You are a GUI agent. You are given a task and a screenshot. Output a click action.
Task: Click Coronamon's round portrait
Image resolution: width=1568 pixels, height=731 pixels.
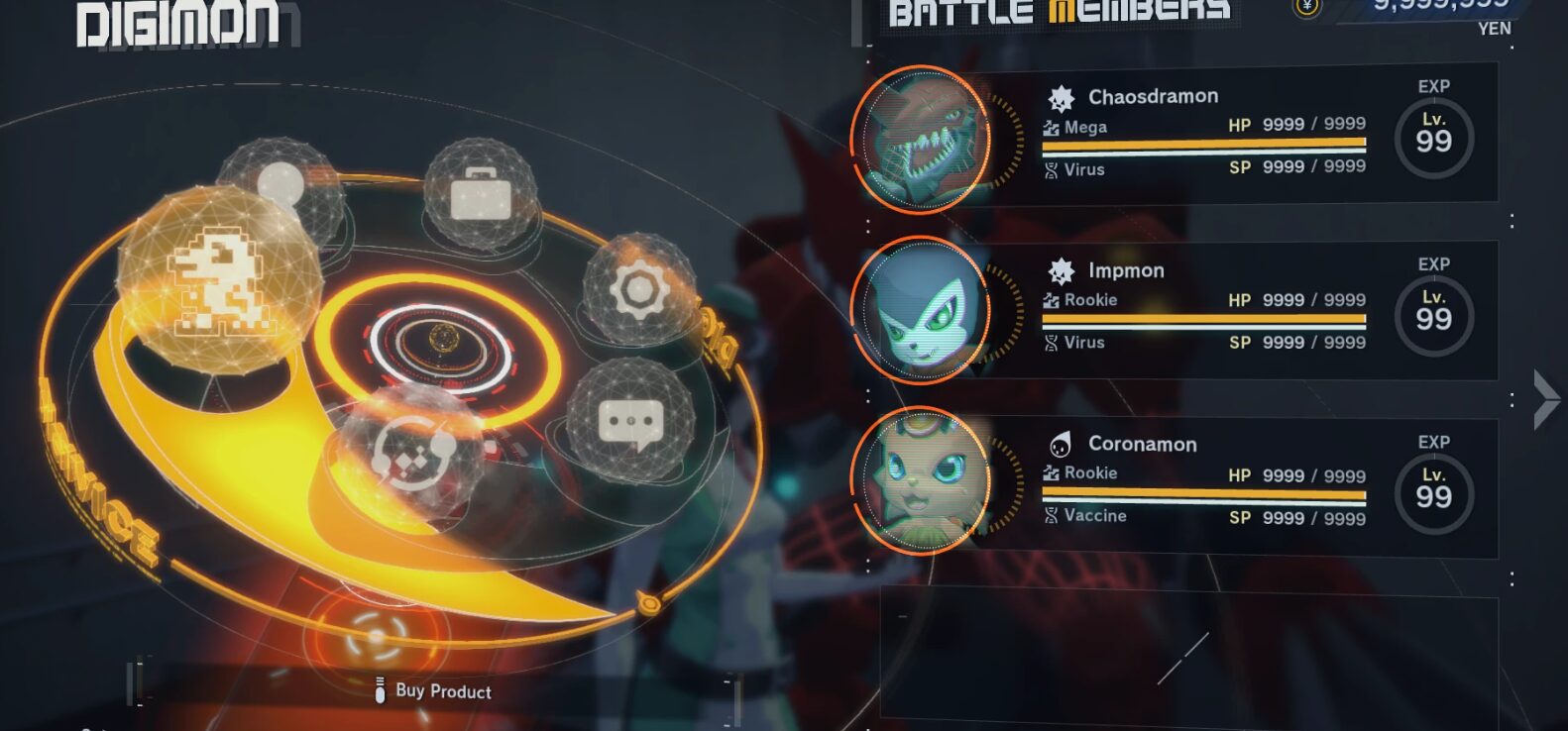[x=923, y=480]
